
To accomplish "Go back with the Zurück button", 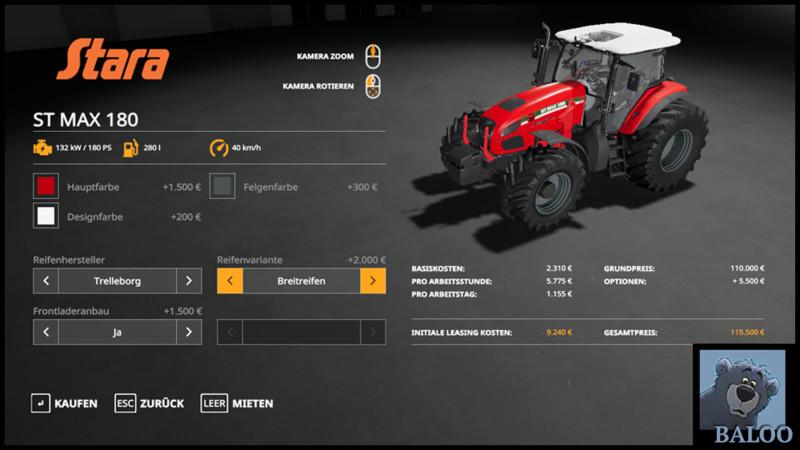I will point(149,403).
